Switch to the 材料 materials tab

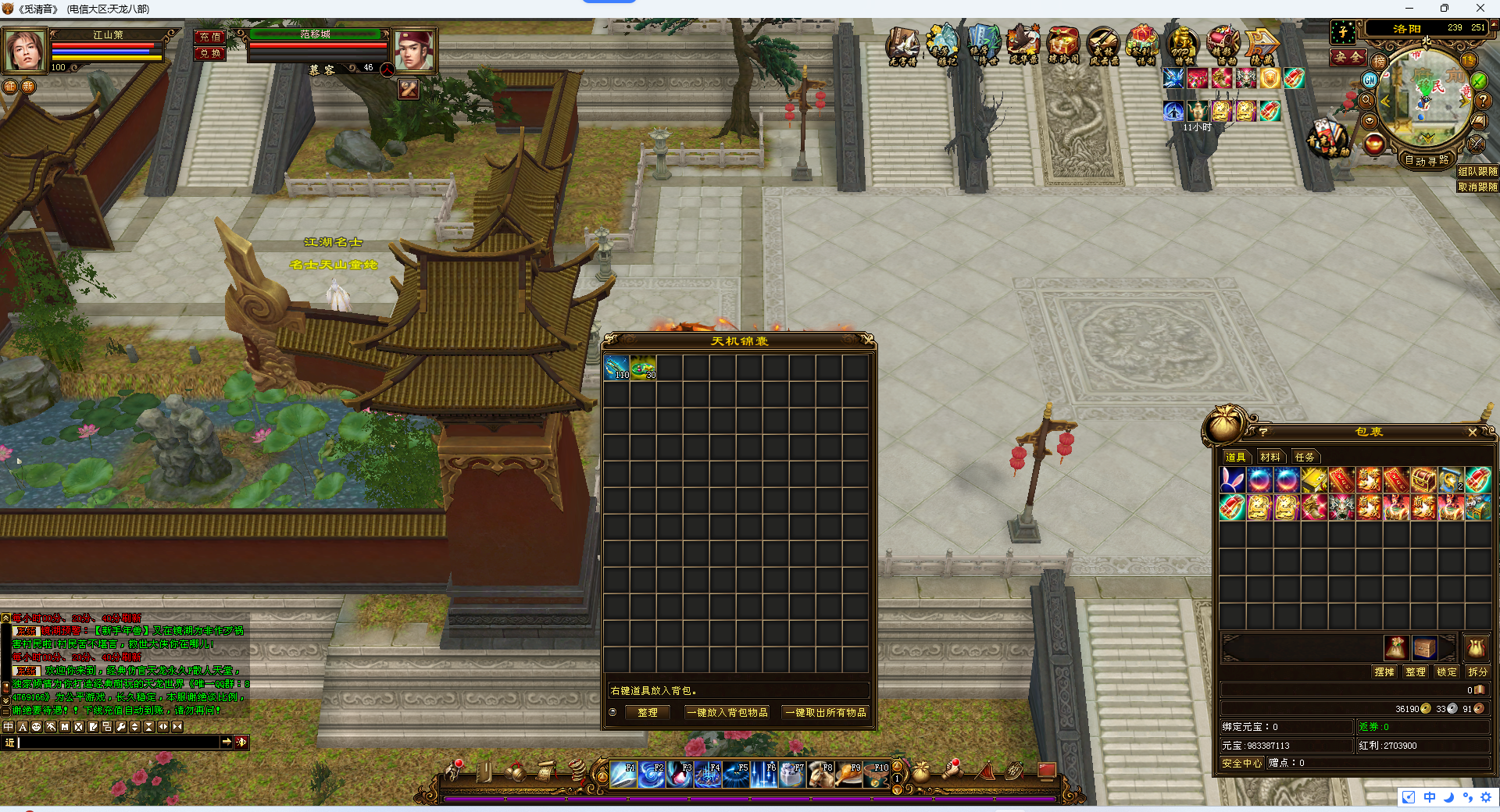coord(1270,457)
